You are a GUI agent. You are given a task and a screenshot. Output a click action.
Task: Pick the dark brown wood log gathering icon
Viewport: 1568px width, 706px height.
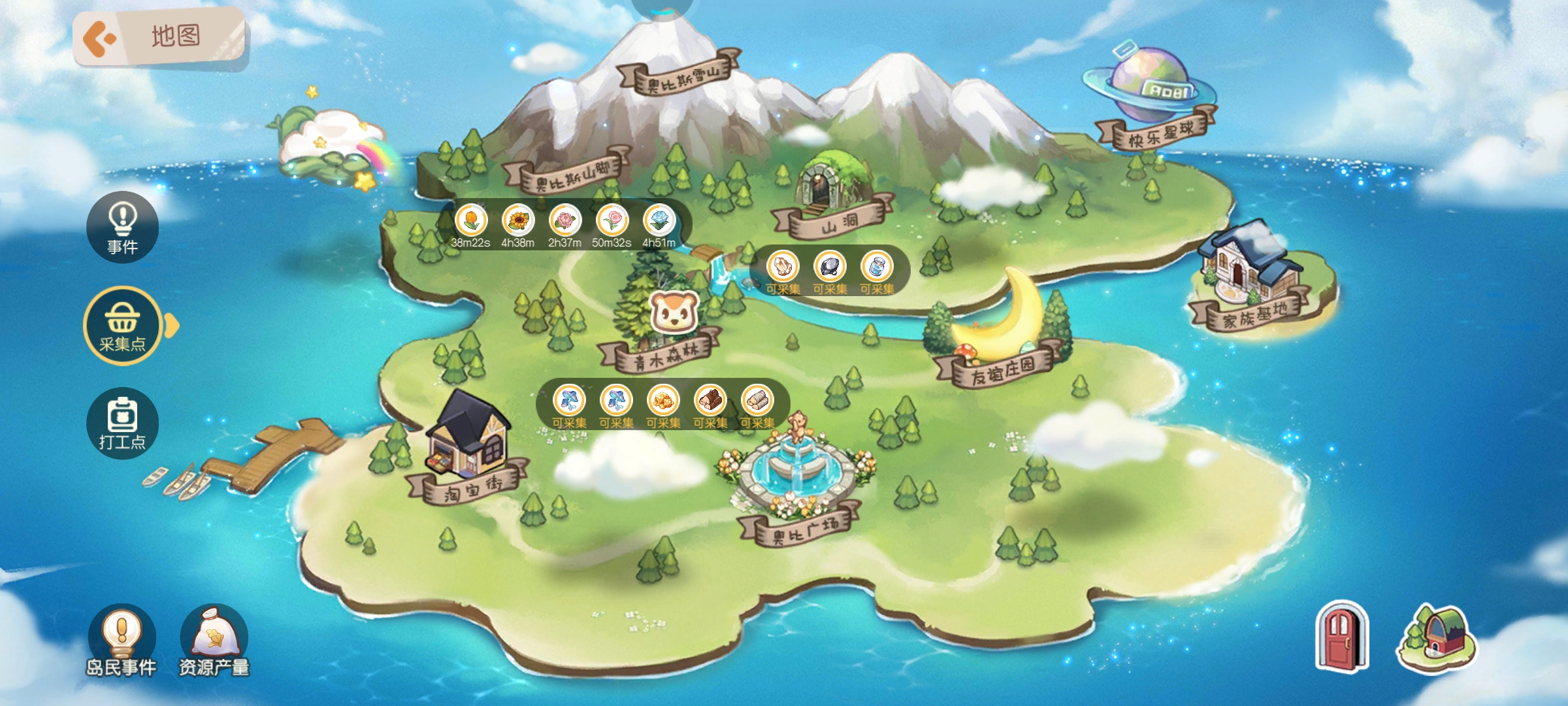pyautogui.click(x=710, y=399)
